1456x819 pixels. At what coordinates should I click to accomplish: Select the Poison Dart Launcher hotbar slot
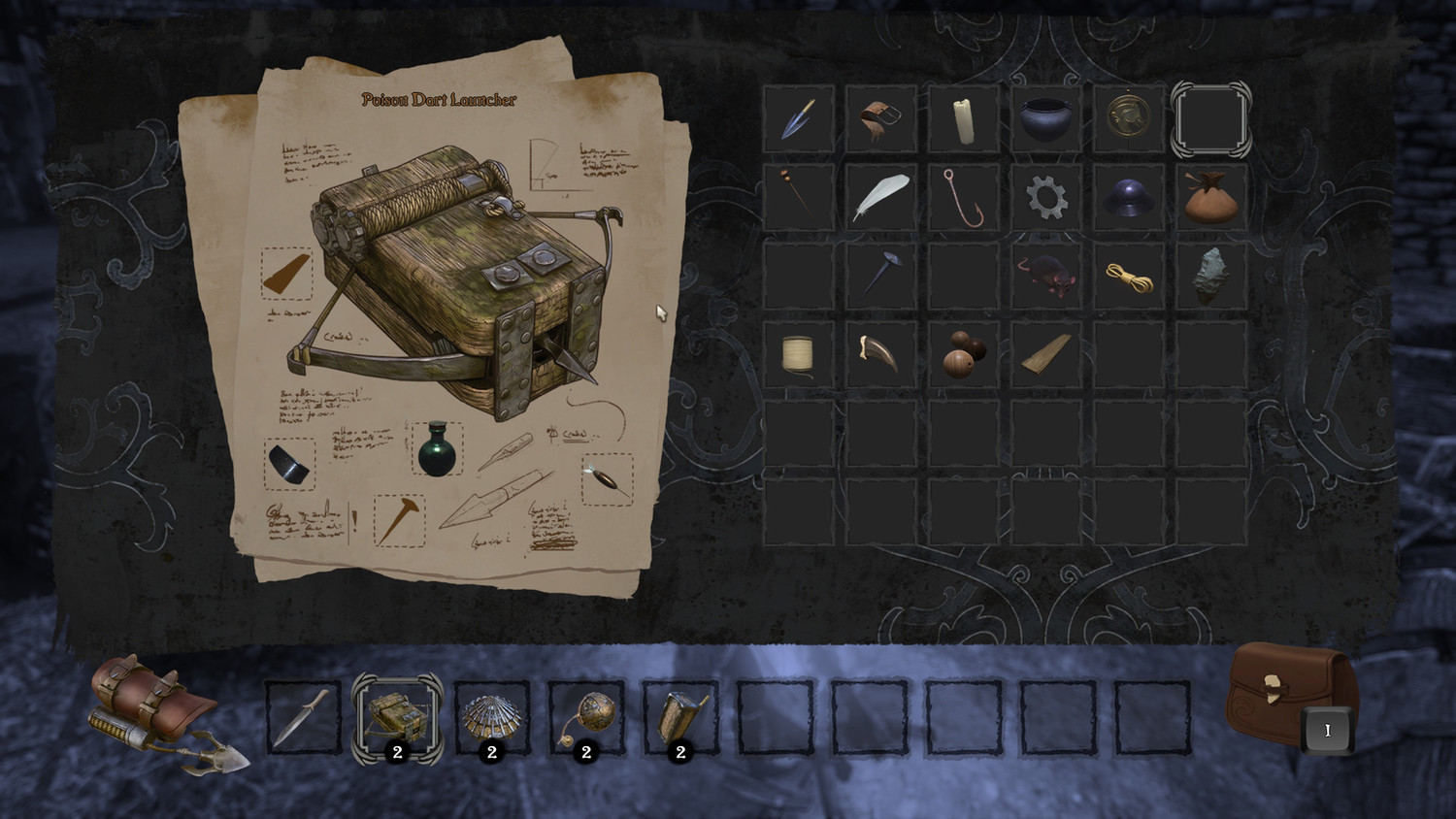coord(398,719)
